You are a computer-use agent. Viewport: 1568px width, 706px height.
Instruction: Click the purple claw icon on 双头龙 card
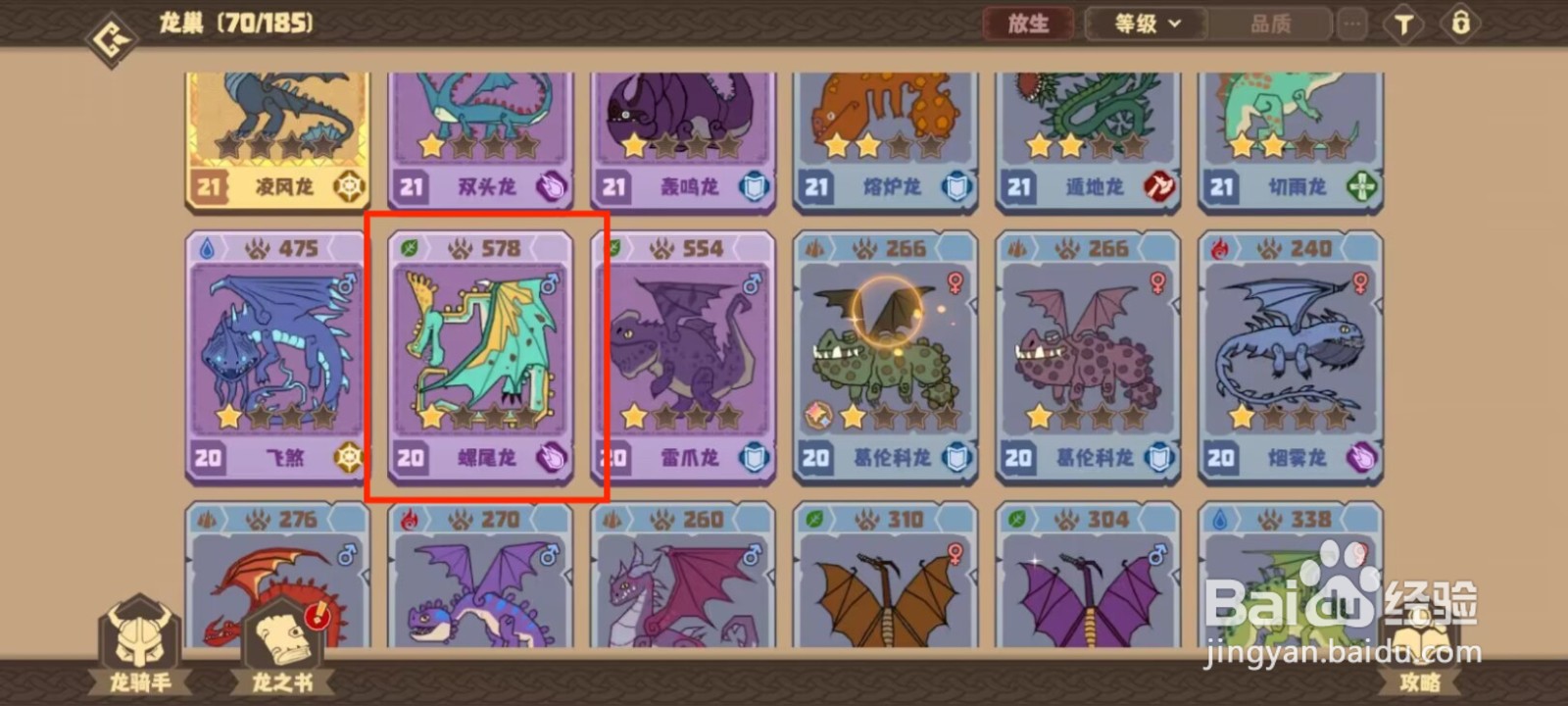pos(552,187)
